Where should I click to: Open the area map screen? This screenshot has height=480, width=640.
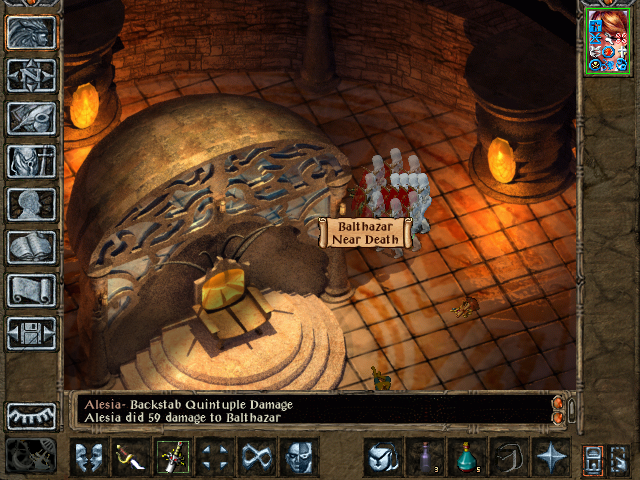click(x=31, y=75)
